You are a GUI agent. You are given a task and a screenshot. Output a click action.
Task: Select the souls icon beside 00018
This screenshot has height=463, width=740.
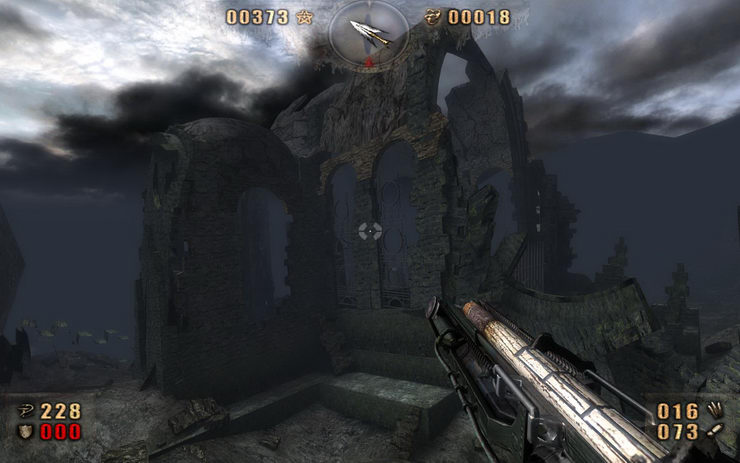[433, 17]
